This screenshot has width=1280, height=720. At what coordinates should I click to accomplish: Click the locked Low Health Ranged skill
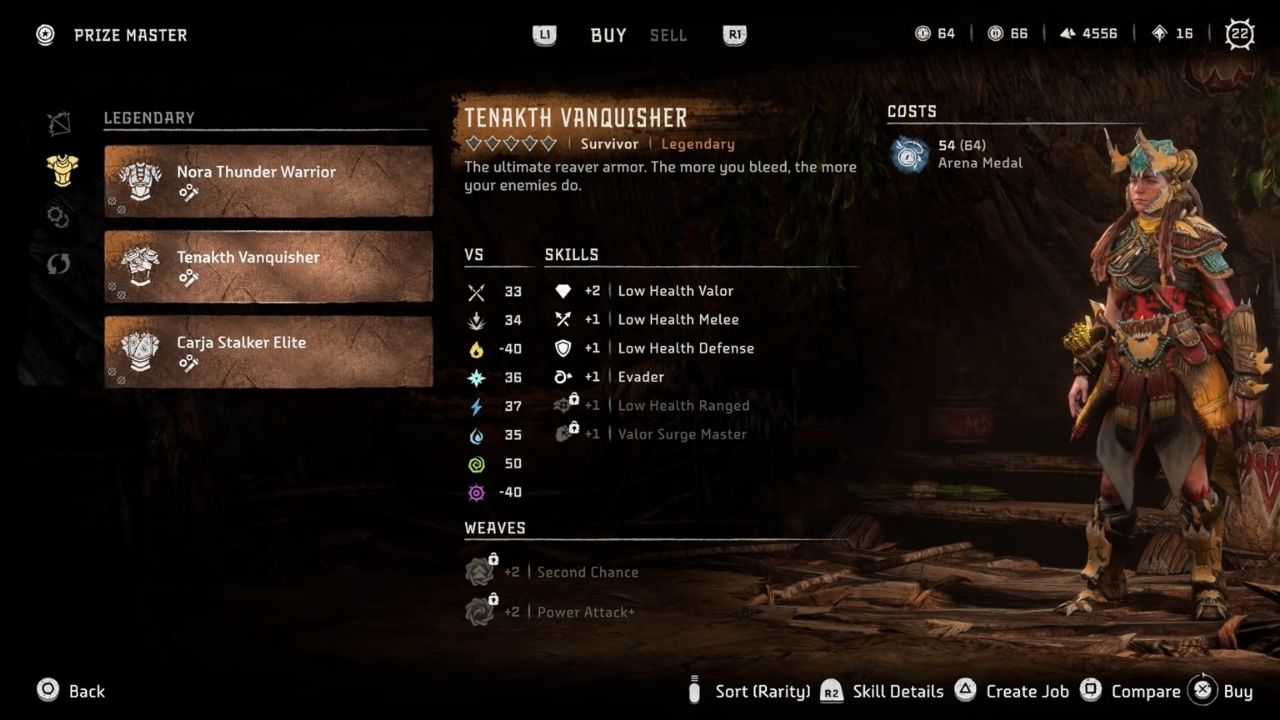tap(683, 405)
